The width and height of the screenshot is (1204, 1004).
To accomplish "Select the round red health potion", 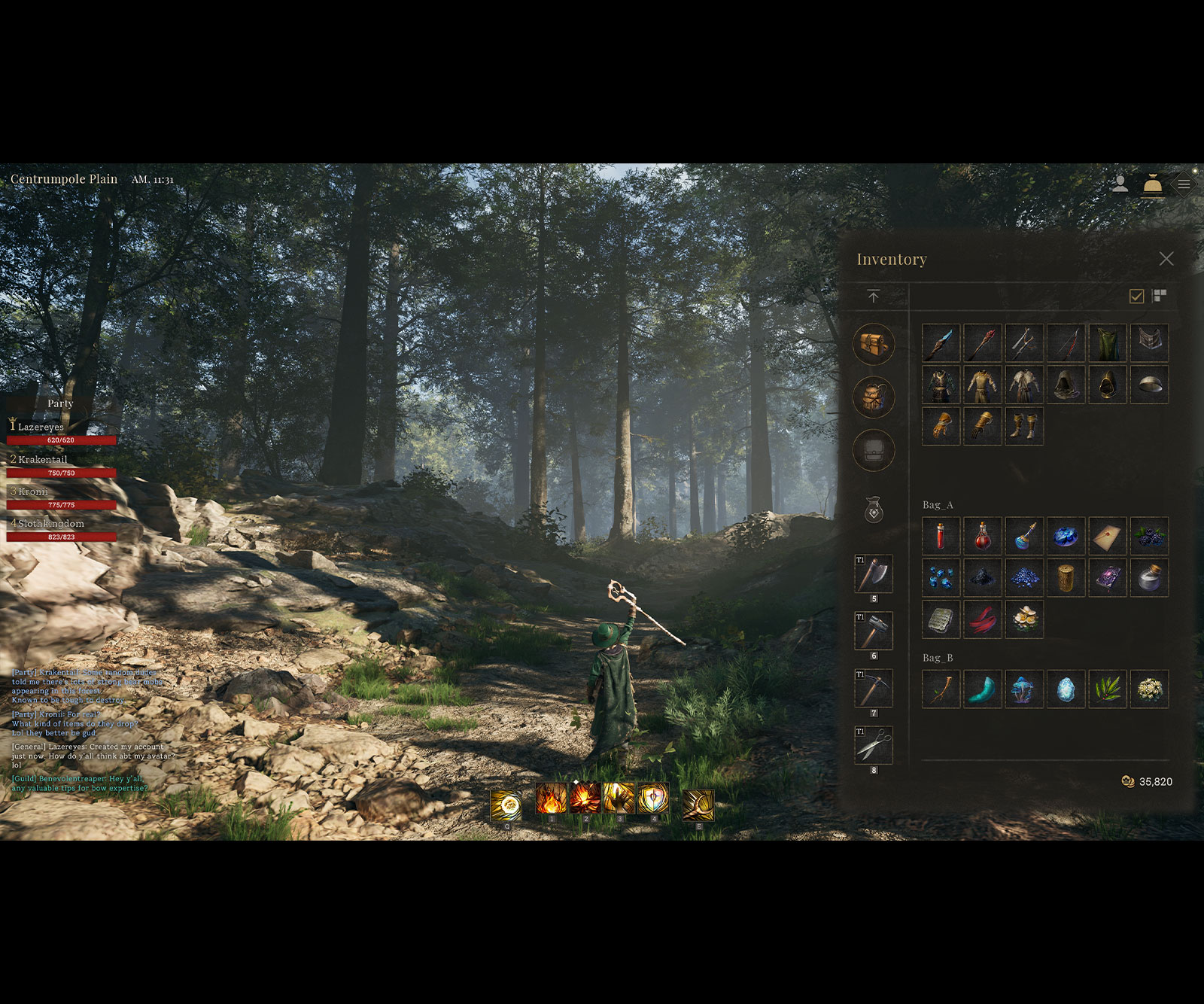I will [x=982, y=536].
